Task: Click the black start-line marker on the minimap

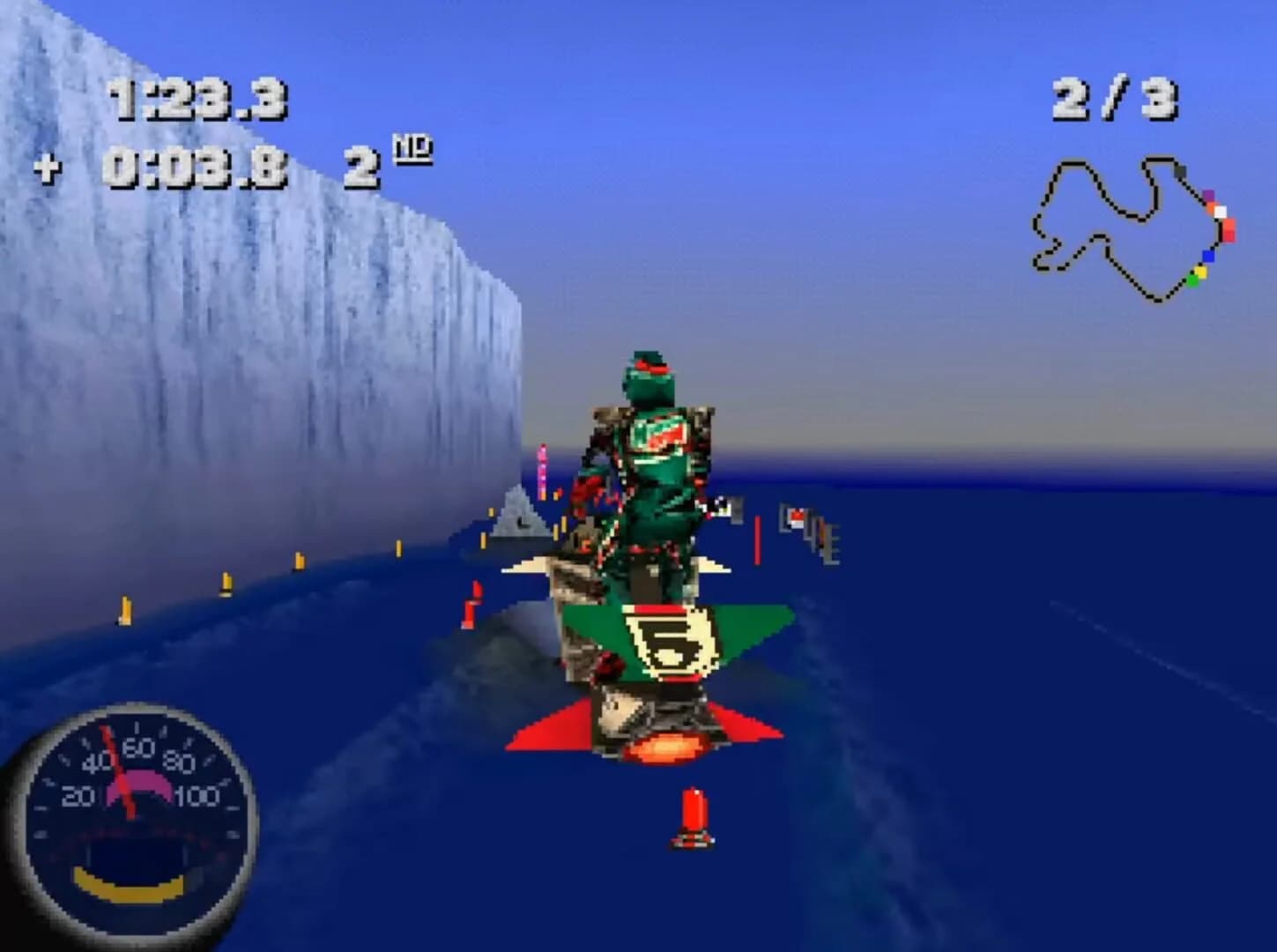Action: pyautogui.click(x=1180, y=172)
